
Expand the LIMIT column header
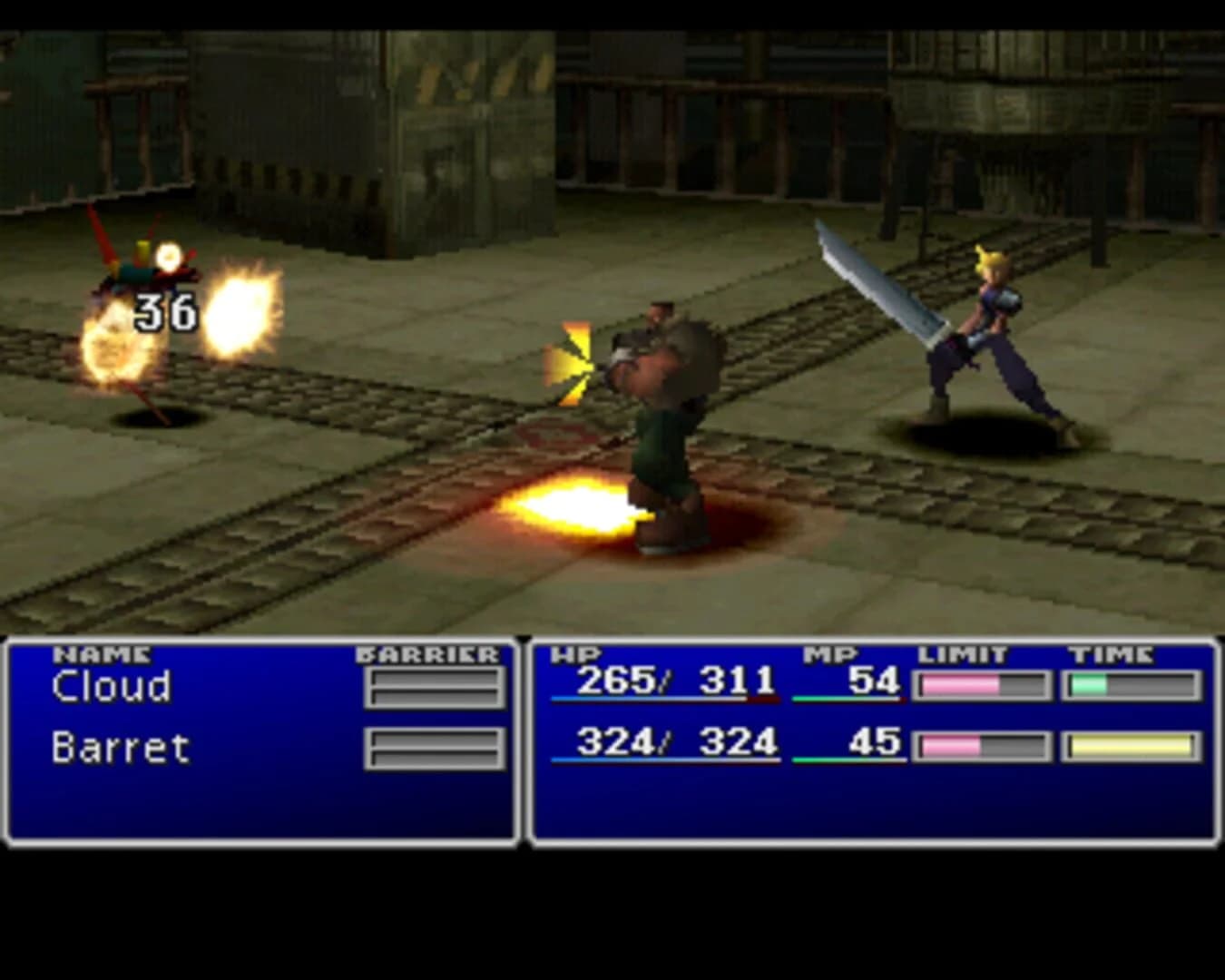[962, 650]
